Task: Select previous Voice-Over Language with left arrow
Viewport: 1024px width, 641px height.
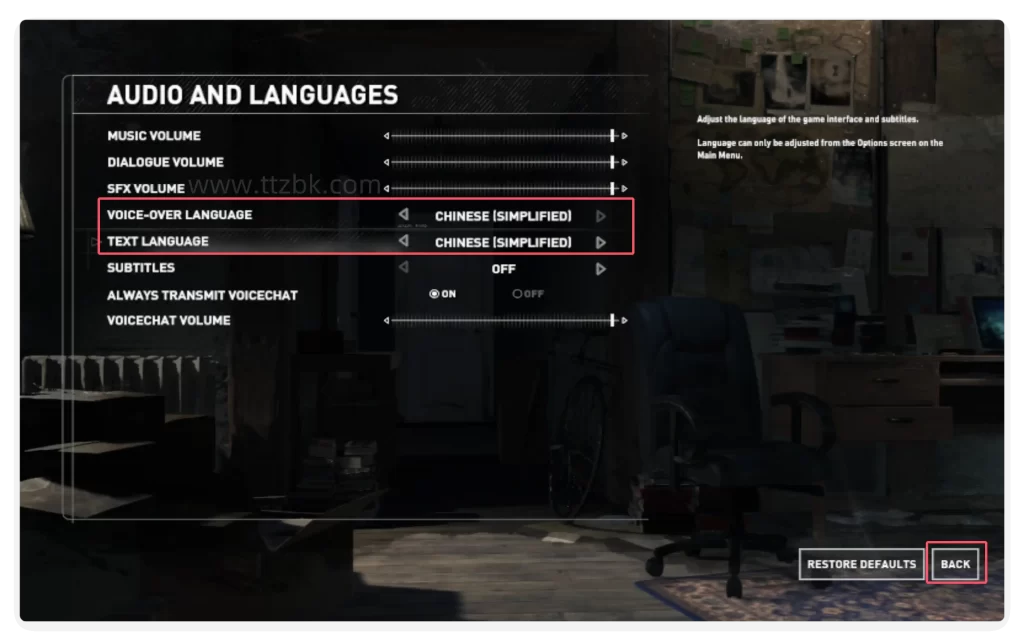Action: tap(403, 215)
